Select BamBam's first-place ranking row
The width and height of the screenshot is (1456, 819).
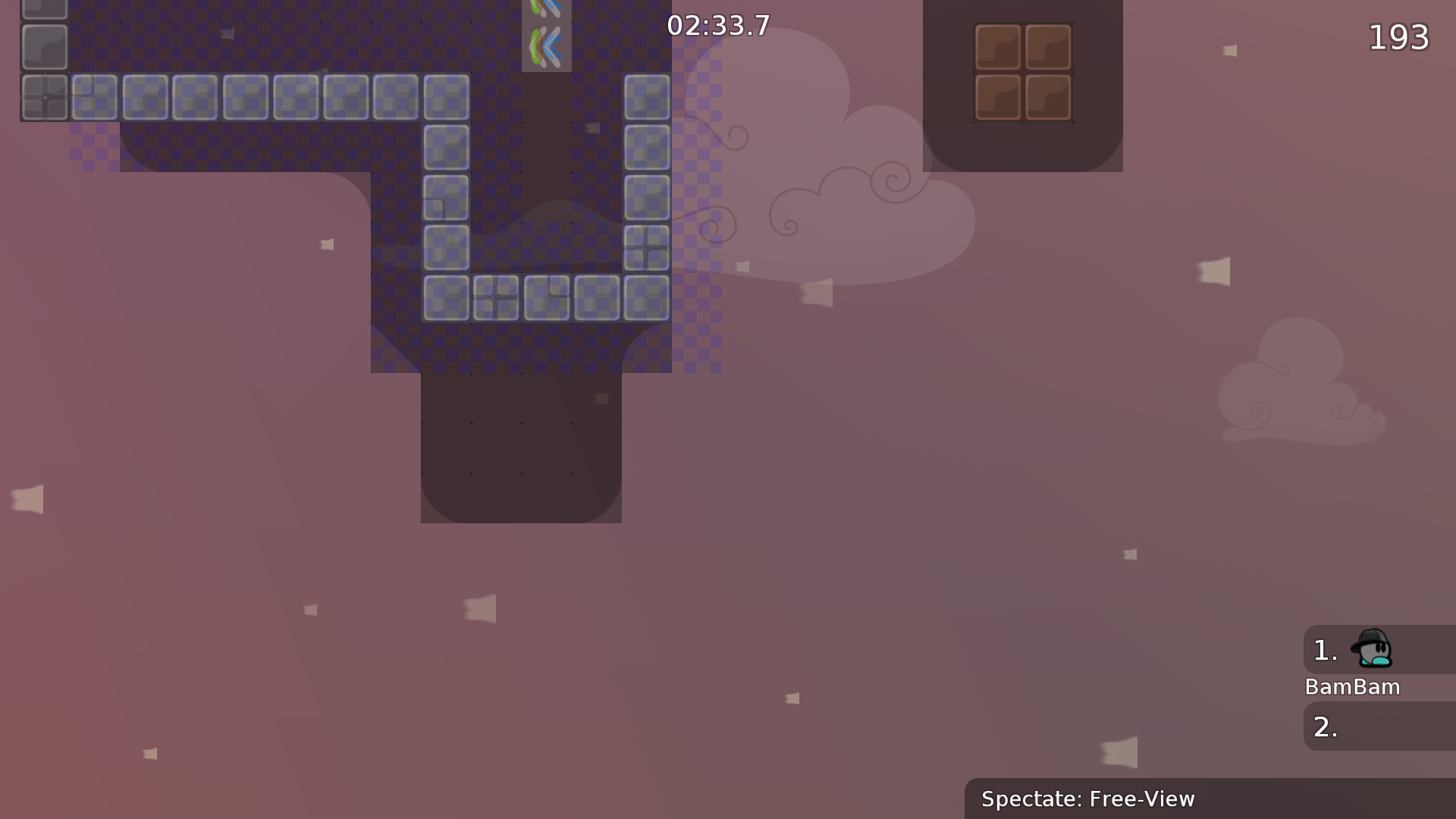tap(1379, 650)
